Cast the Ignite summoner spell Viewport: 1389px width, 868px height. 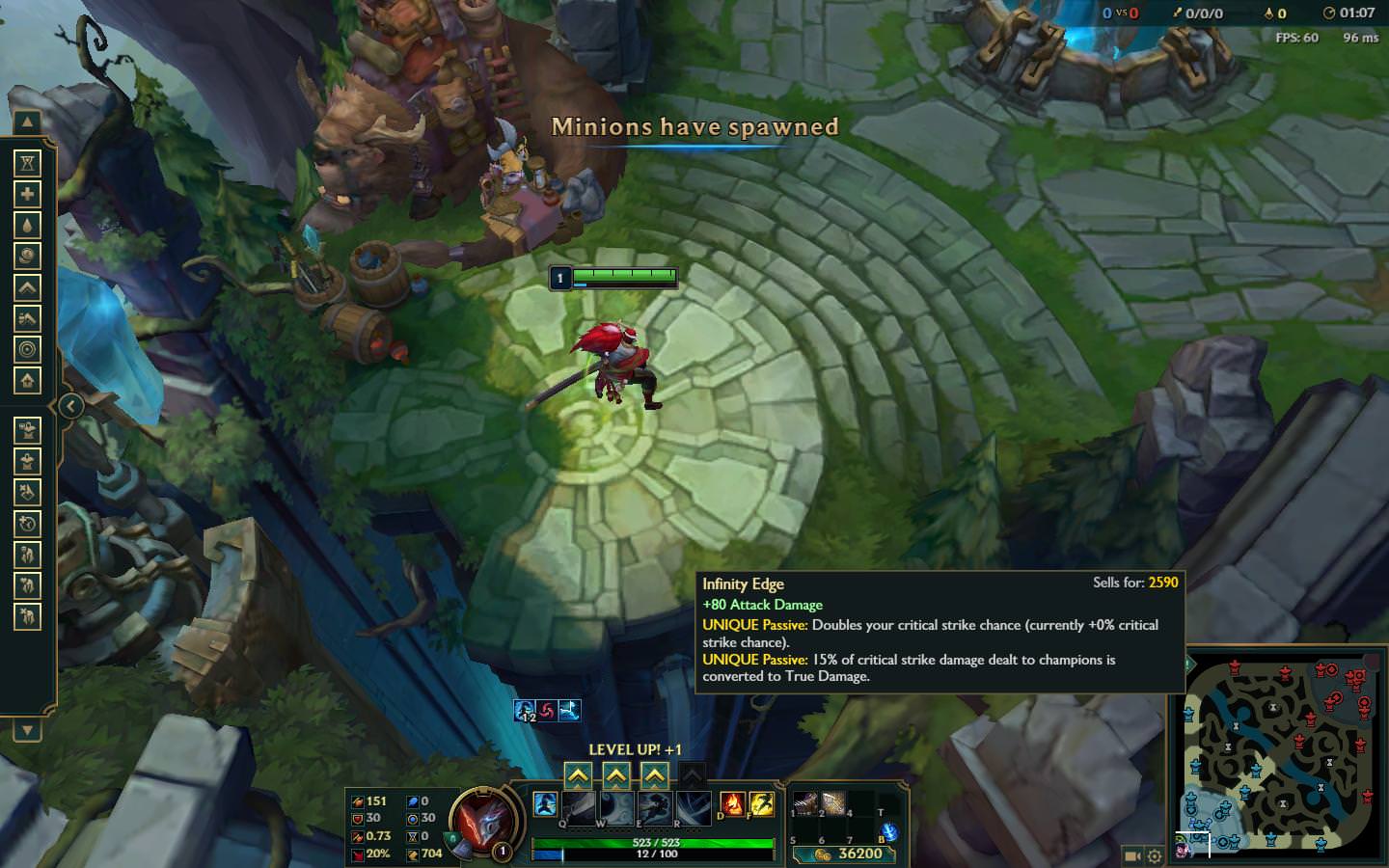[x=733, y=803]
